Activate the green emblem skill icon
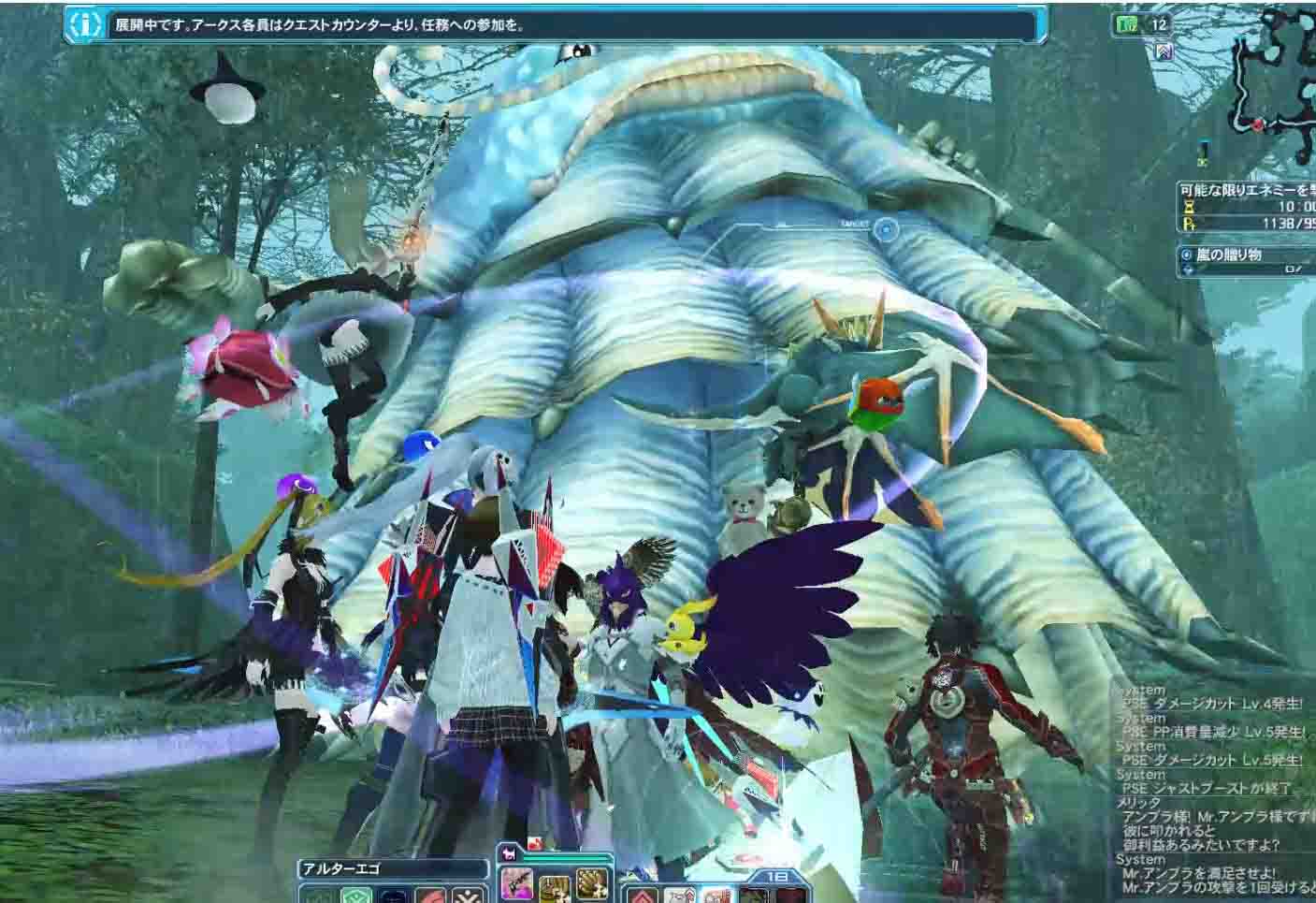Image resolution: width=1316 pixels, height=903 pixels. click(355, 896)
